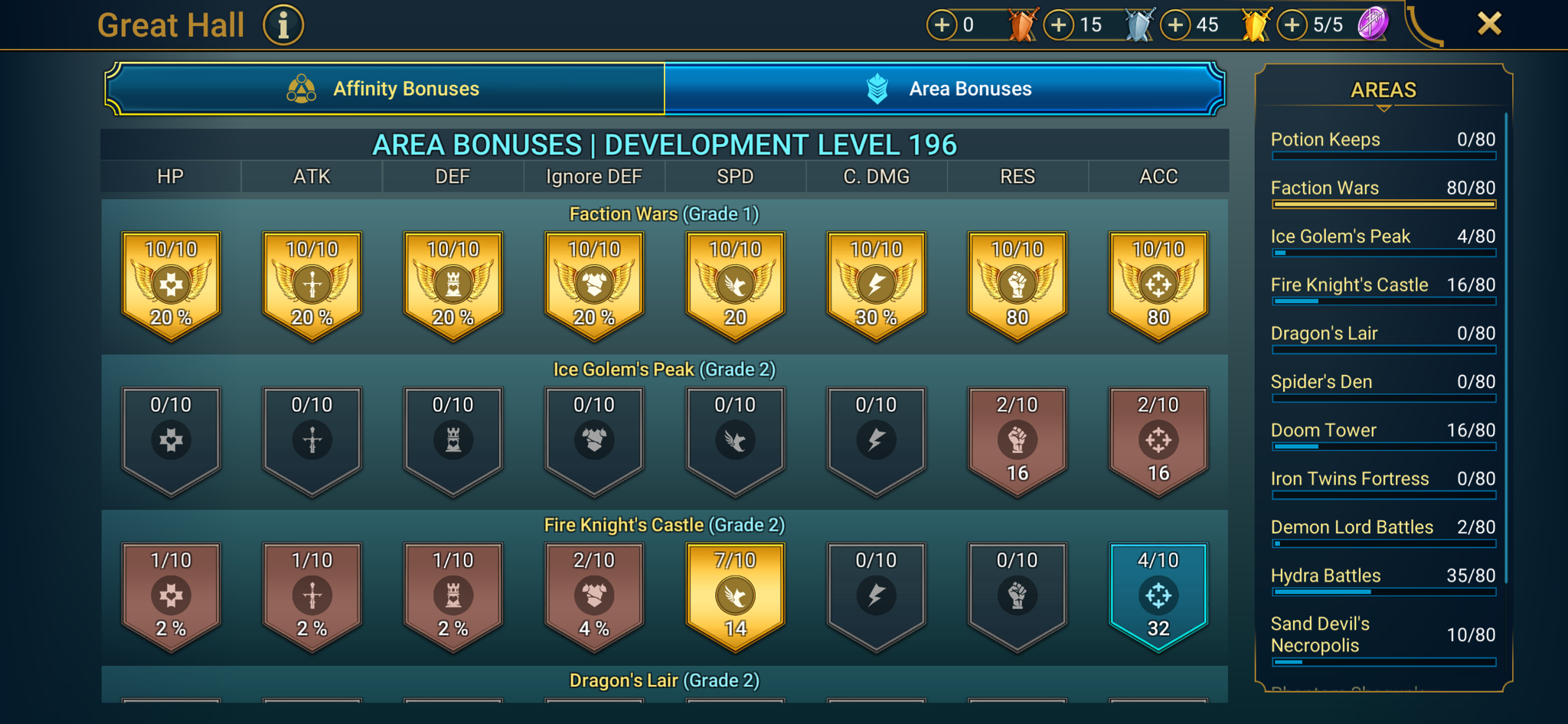
Task: Select the Fire Knight's Castle ACC bonus shield
Action: pyautogui.click(x=1158, y=597)
